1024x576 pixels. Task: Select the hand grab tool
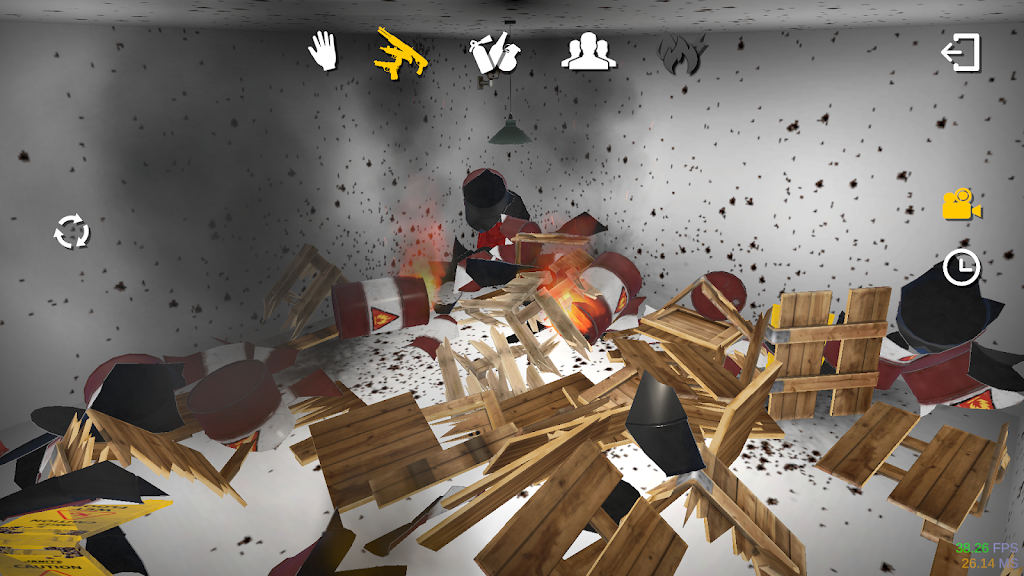(322, 50)
